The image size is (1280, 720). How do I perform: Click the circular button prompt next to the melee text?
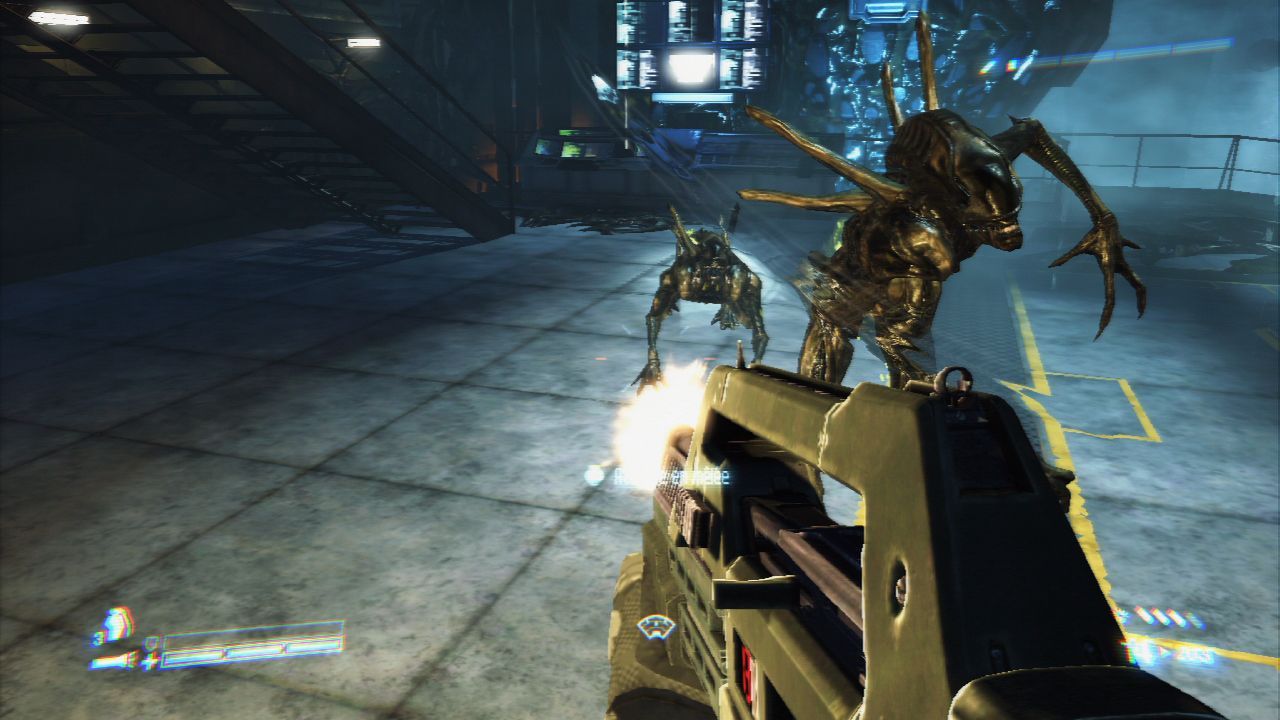594,477
